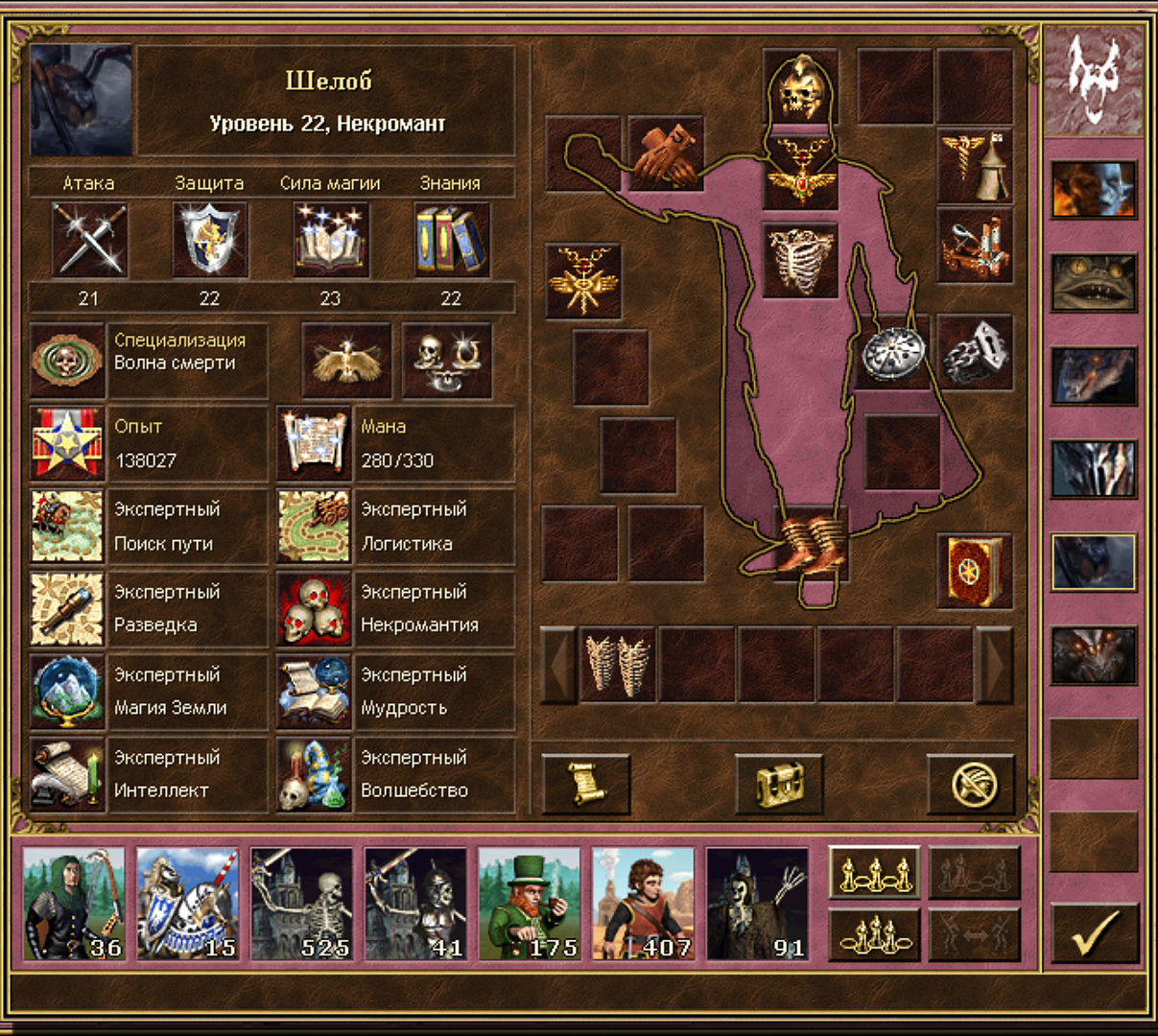Screen dimensions: 1158x1036
Task: Select the skull helmet artifact slot
Action: [x=800, y=87]
